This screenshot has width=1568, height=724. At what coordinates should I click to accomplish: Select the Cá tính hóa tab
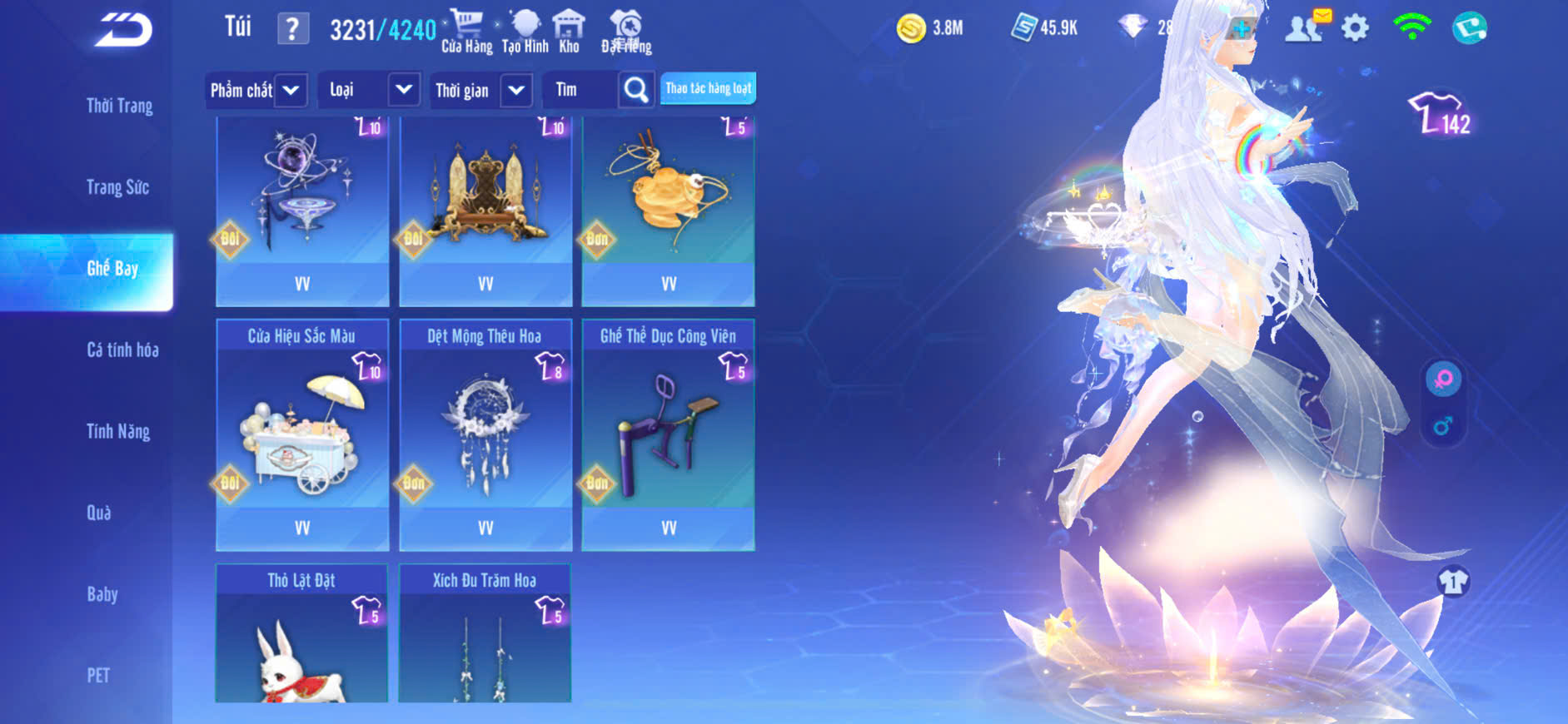click(122, 350)
